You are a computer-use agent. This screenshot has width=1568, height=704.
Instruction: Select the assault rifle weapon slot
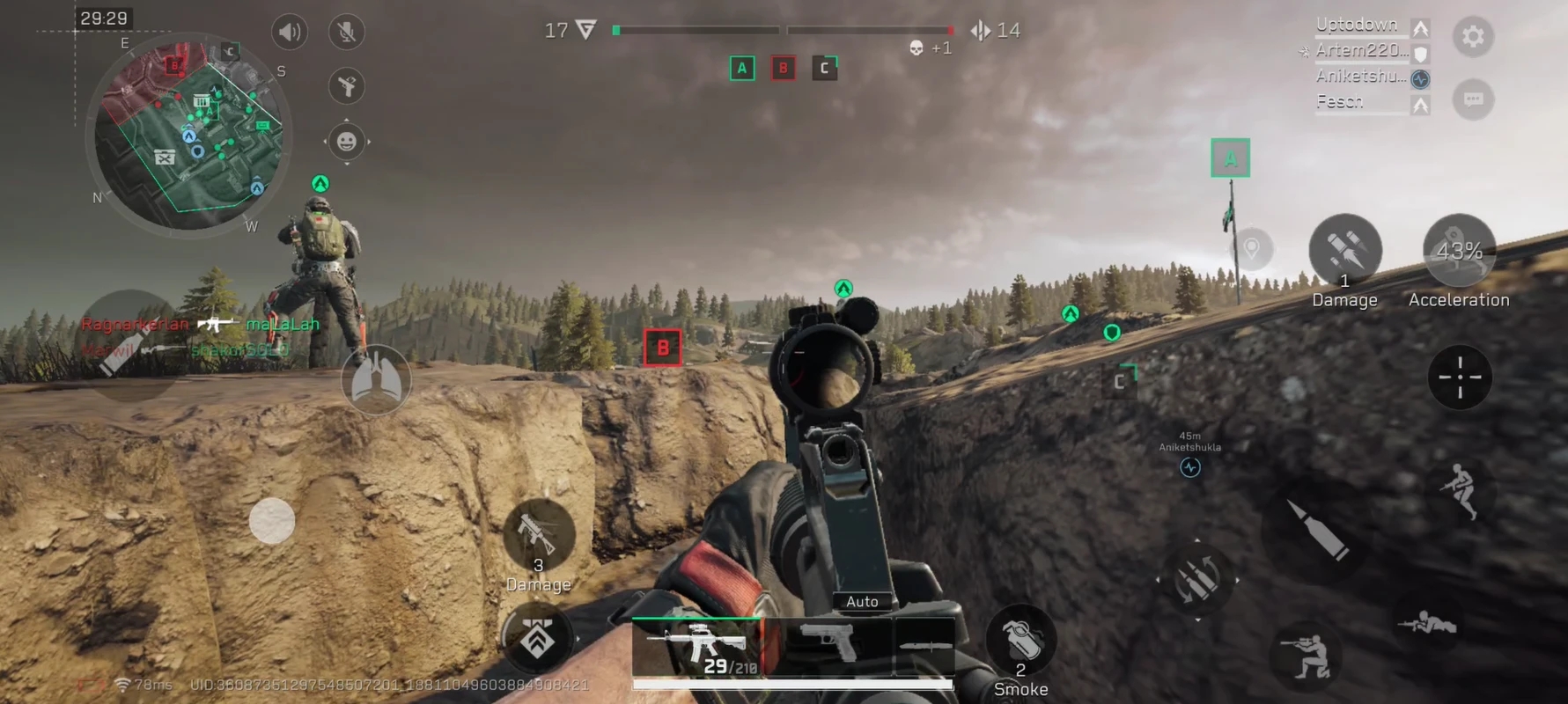[697, 647]
